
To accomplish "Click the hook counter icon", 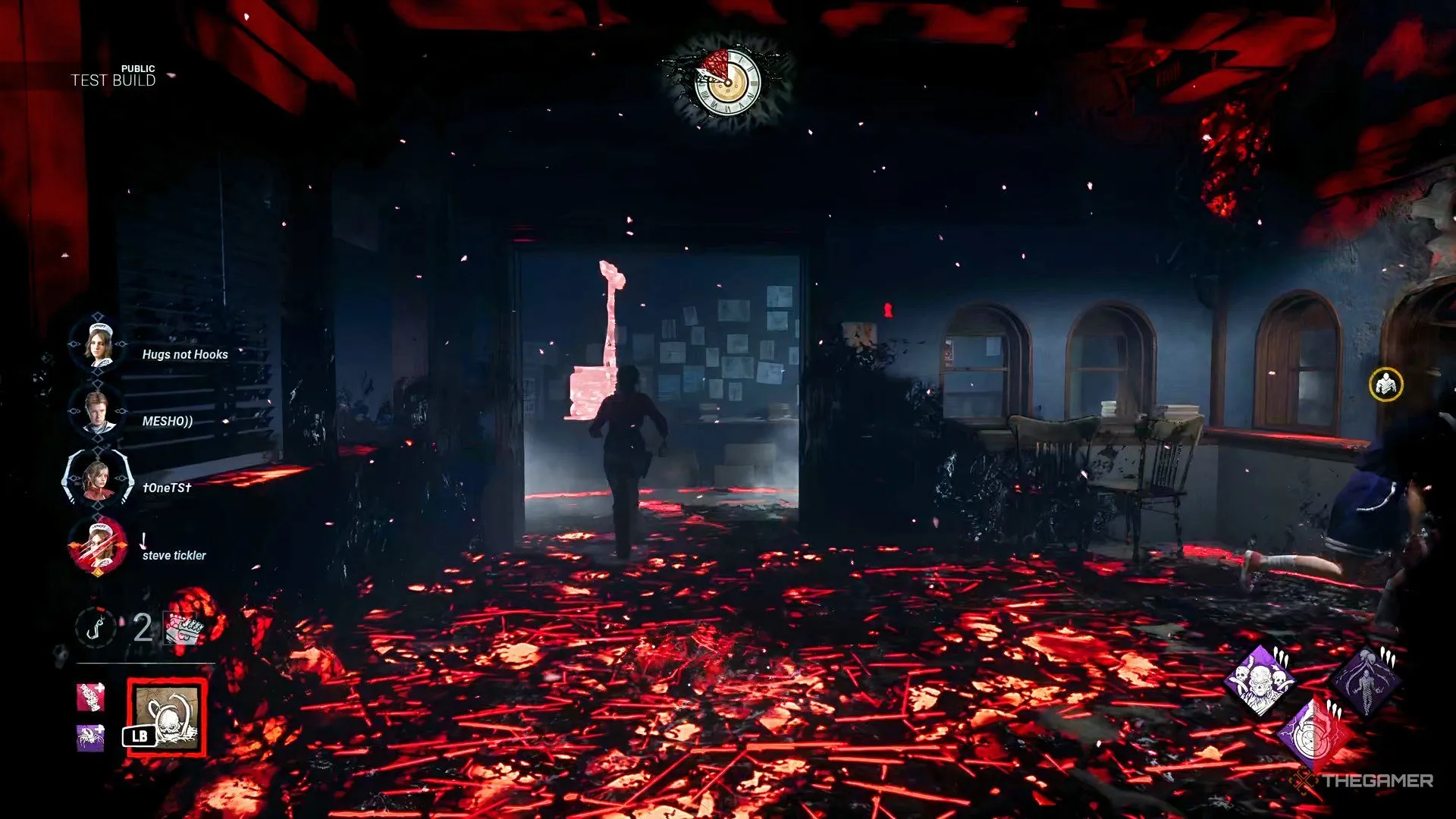I will click(96, 628).
